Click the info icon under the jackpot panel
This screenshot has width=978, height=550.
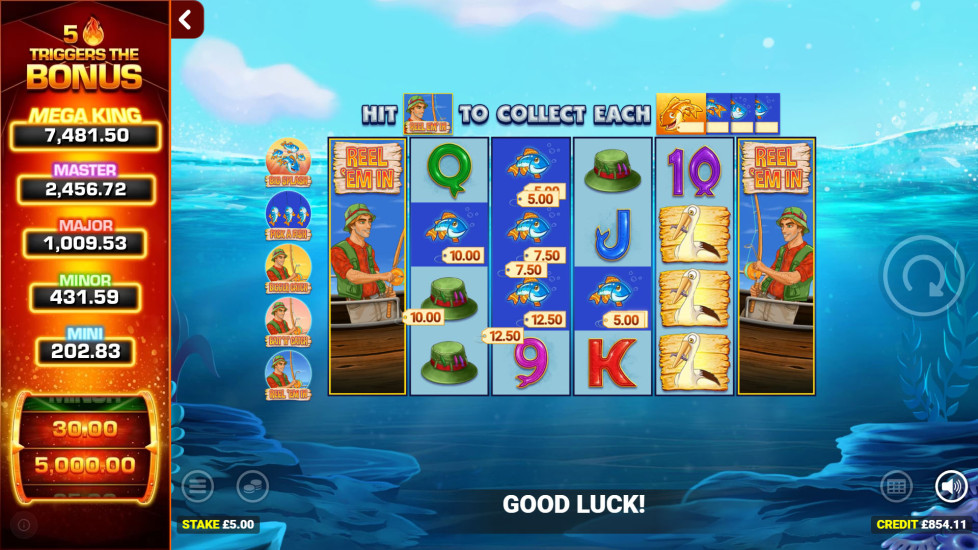[x=24, y=524]
